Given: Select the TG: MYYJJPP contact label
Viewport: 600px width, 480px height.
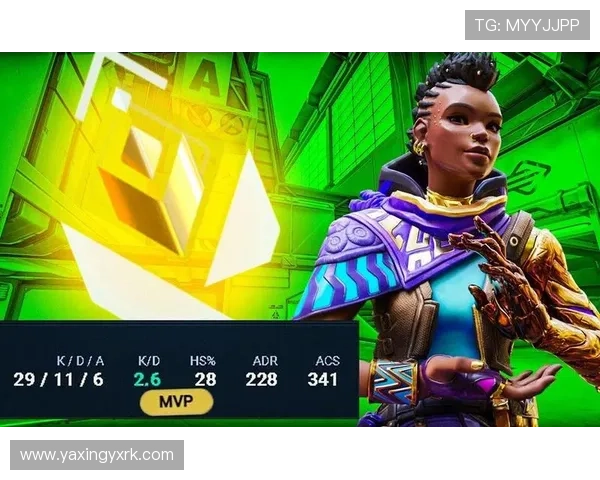Looking at the screenshot, I should tap(527, 24).
